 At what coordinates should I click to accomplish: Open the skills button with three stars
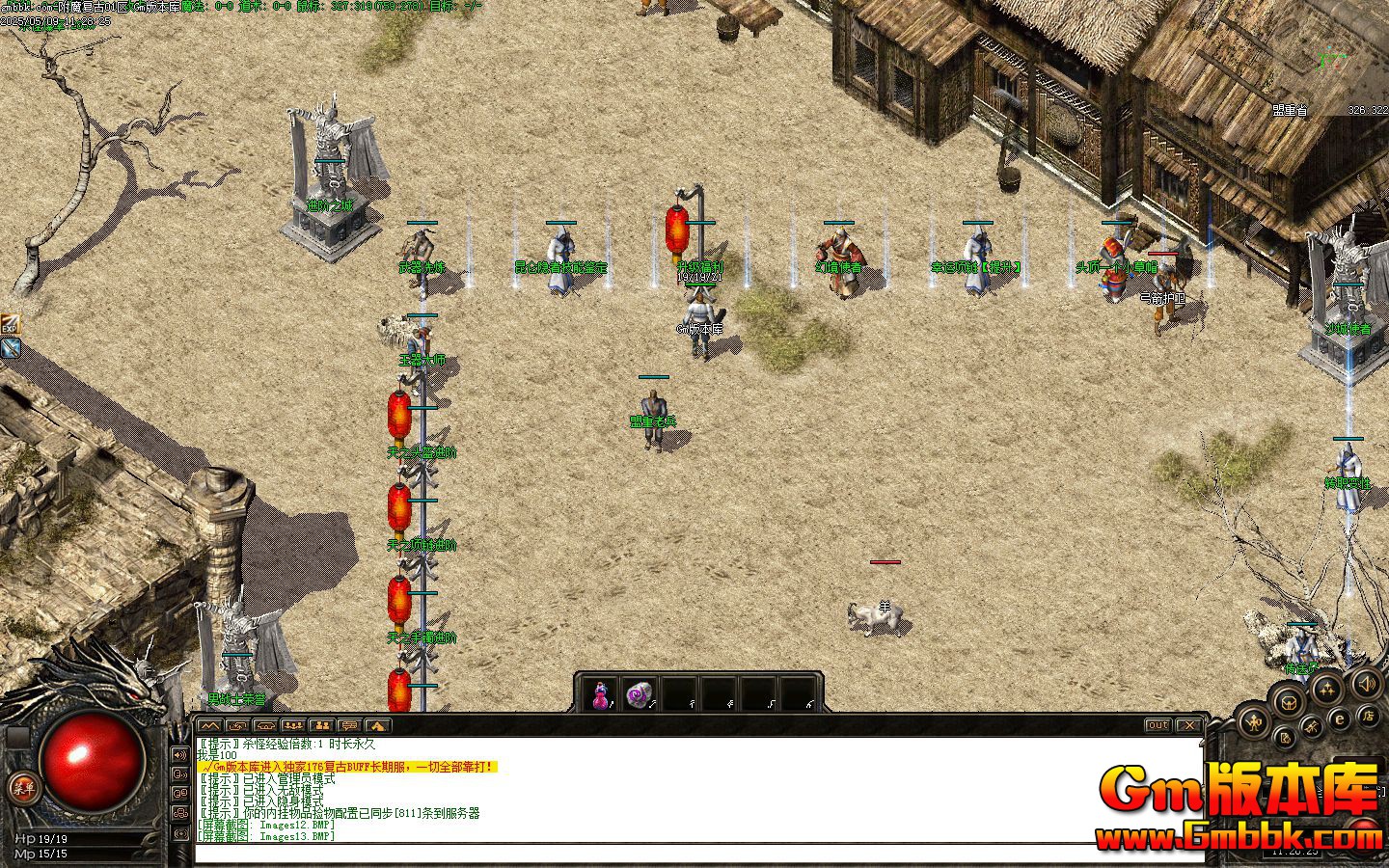(x=1328, y=689)
